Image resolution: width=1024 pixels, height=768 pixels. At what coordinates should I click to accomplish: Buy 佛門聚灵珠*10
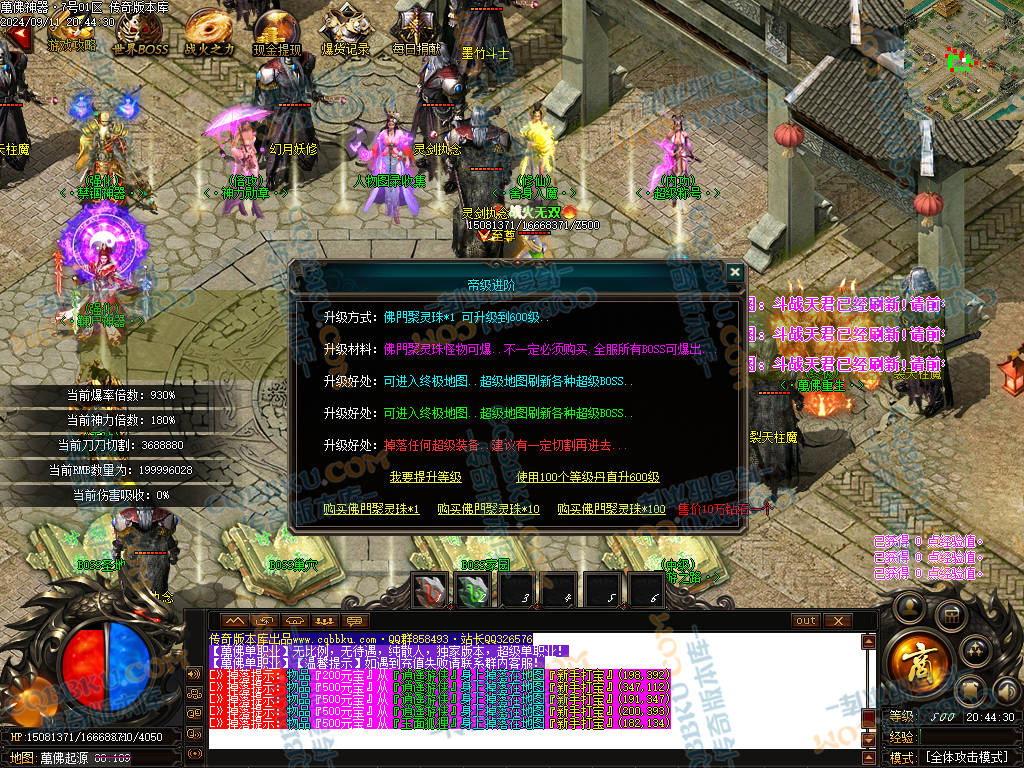pyautogui.click(x=488, y=510)
